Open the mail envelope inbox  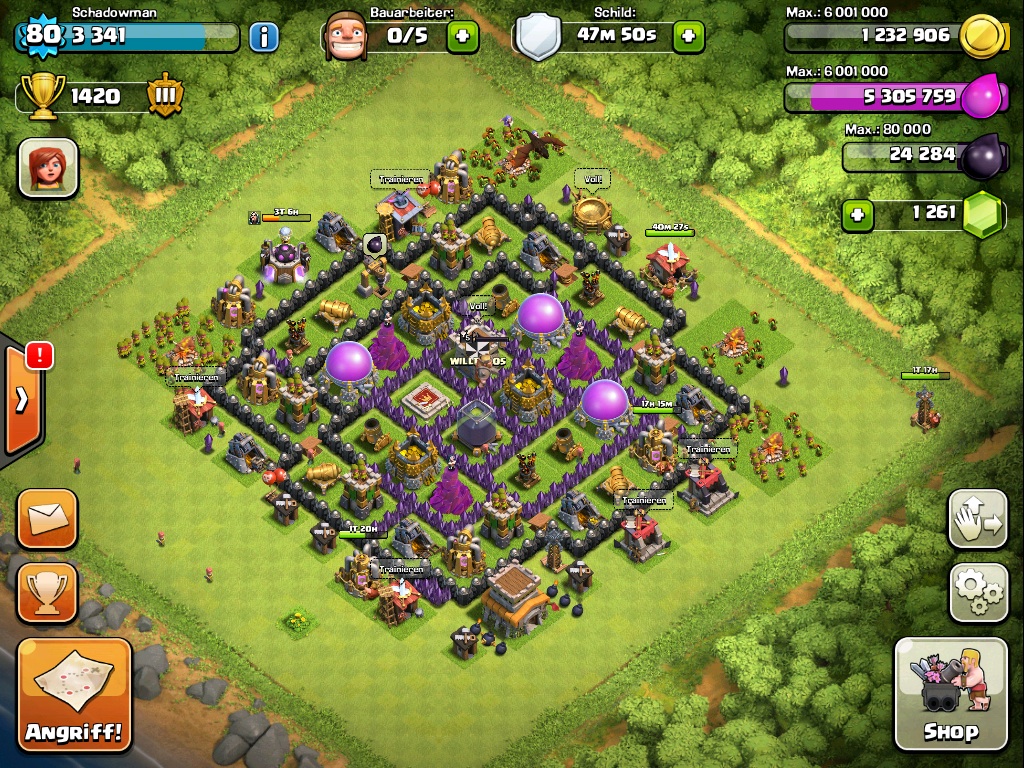47,519
